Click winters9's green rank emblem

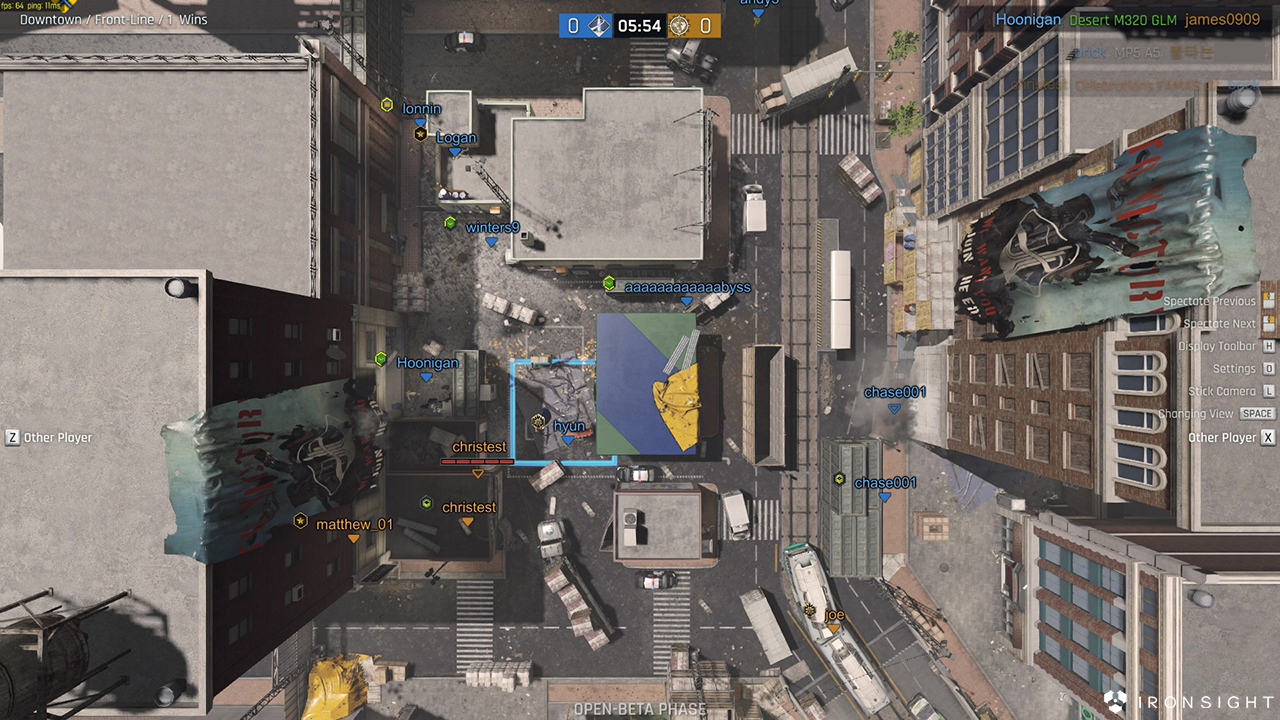pyautogui.click(x=452, y=222)
